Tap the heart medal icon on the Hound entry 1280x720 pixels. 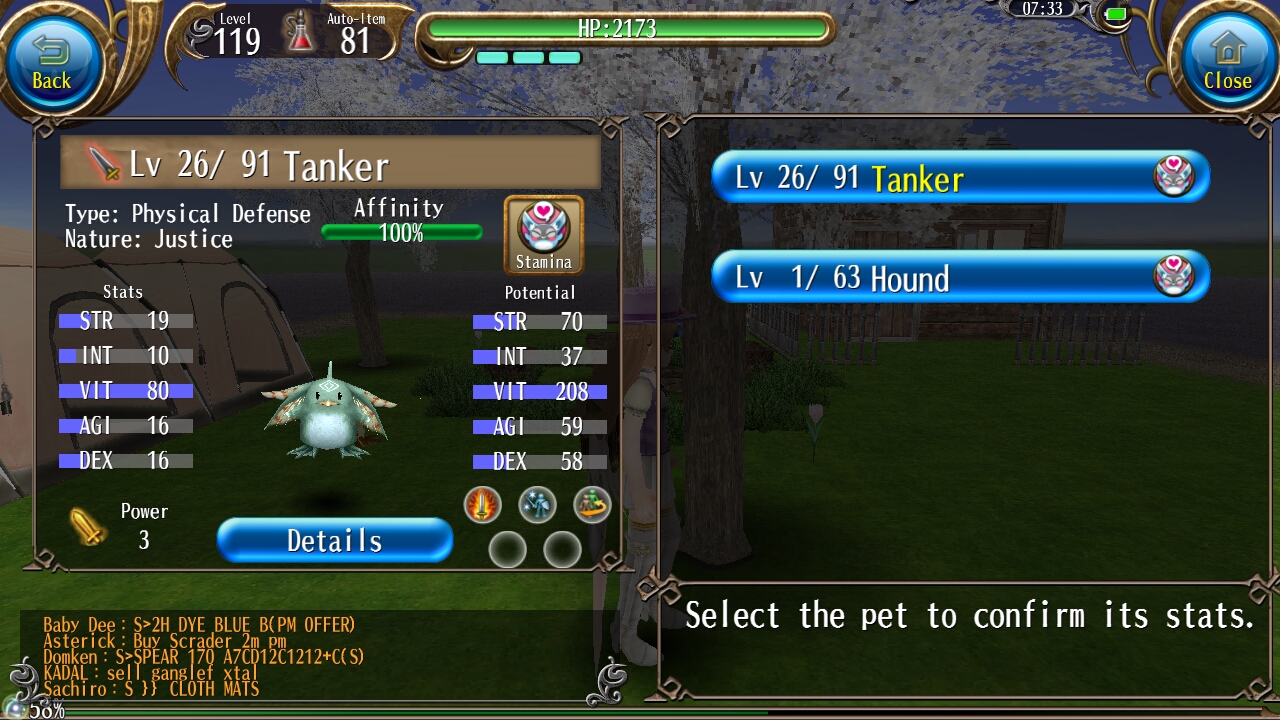click(1172, 276)
